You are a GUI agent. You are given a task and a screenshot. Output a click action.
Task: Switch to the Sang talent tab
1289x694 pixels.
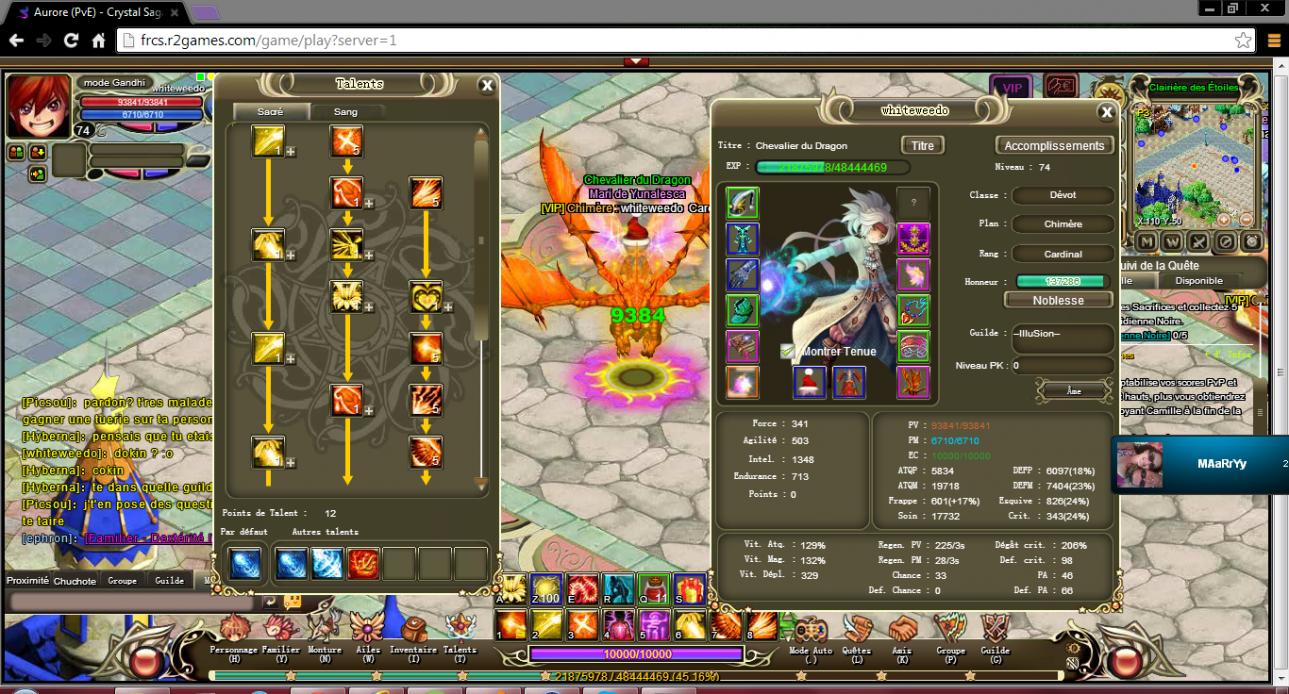coord(346,112)
